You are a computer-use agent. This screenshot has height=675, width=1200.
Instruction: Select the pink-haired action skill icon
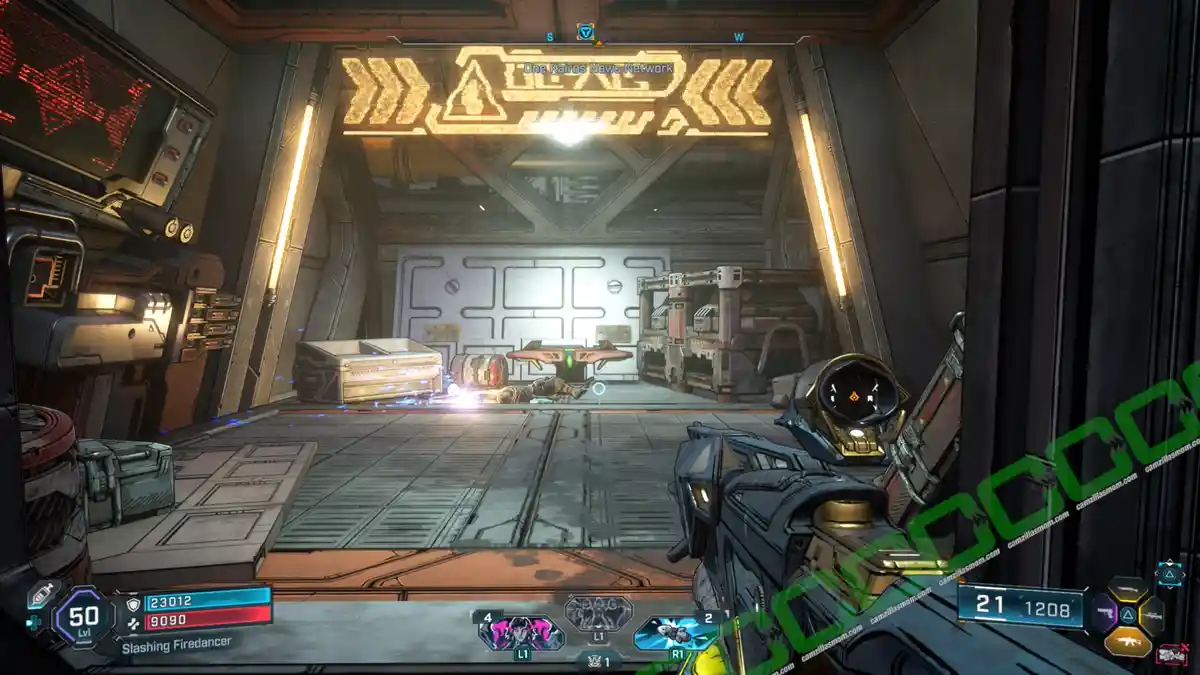[x=520, y=633]
